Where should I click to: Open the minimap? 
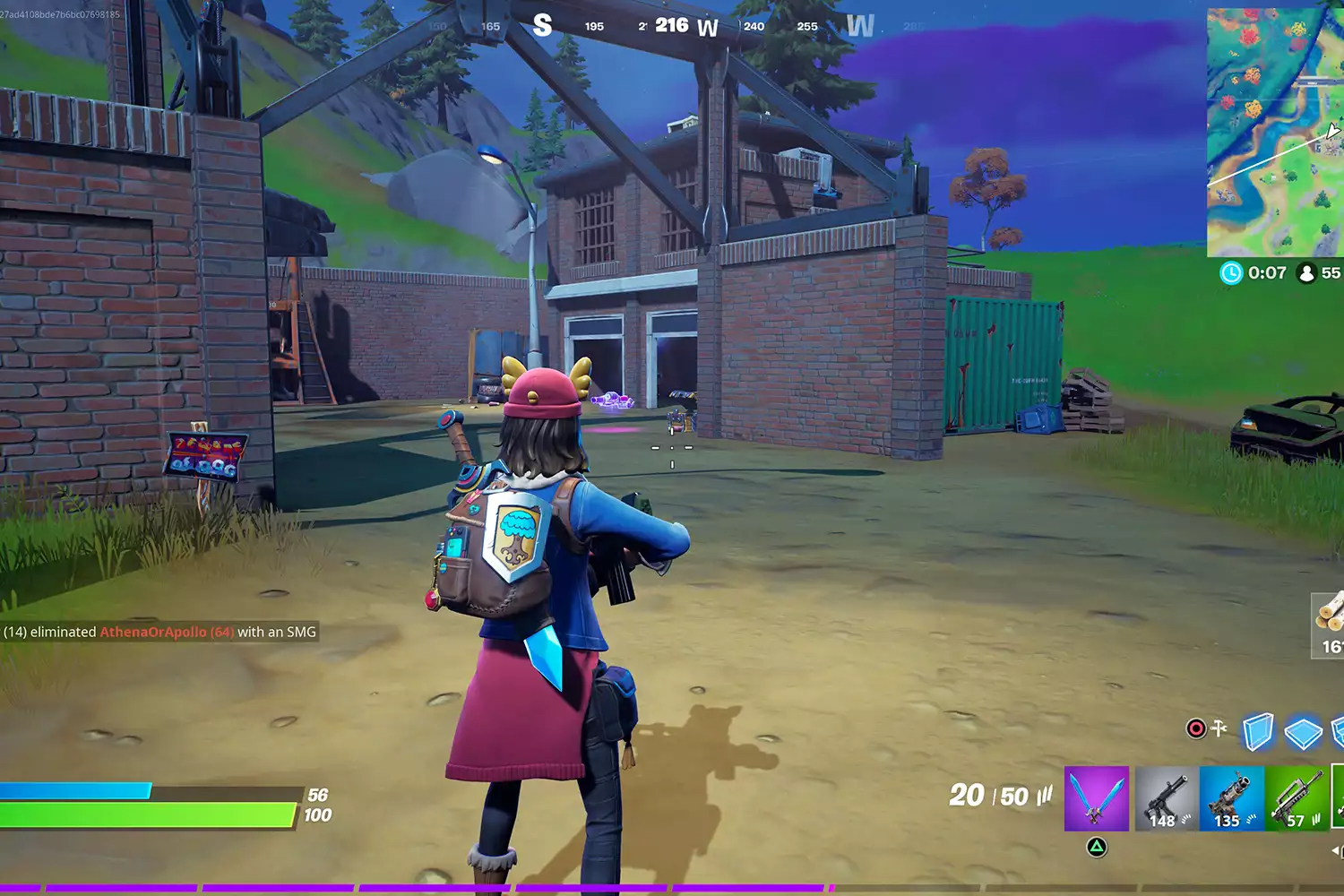coord(1275,133)
